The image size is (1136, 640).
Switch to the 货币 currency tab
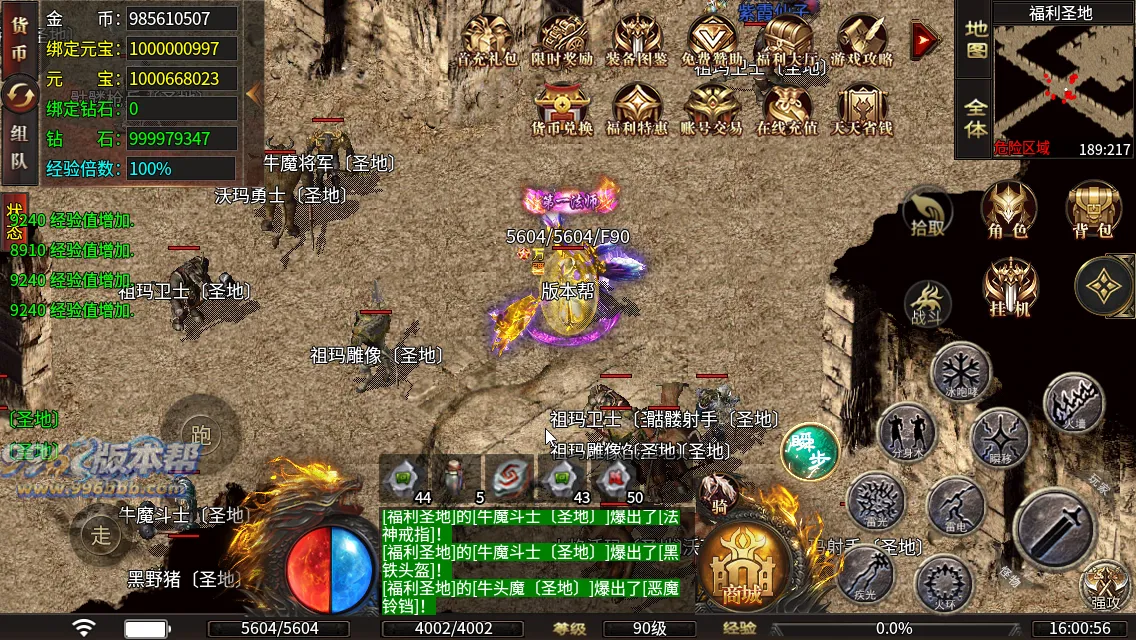click(x=19, y=42)
